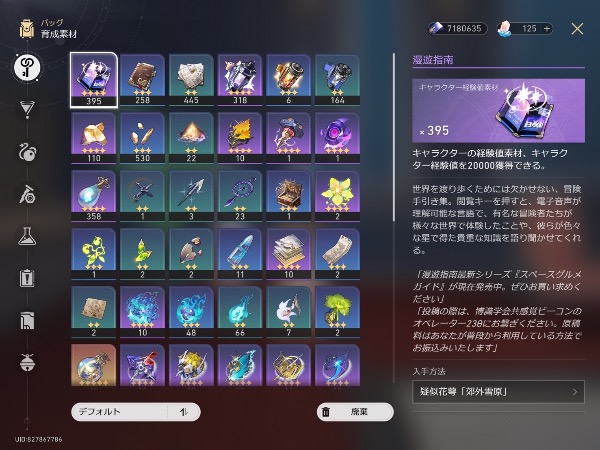
Task: Choose the yellow star flower item
Action: click(x=338, y=196)
